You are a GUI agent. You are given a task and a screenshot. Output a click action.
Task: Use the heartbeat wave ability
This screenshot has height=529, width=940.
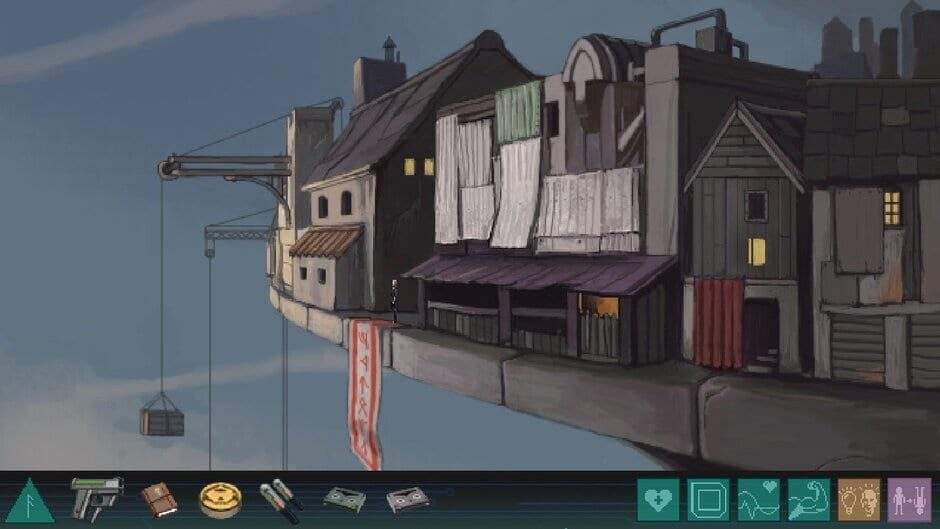(x=758, y=499)
